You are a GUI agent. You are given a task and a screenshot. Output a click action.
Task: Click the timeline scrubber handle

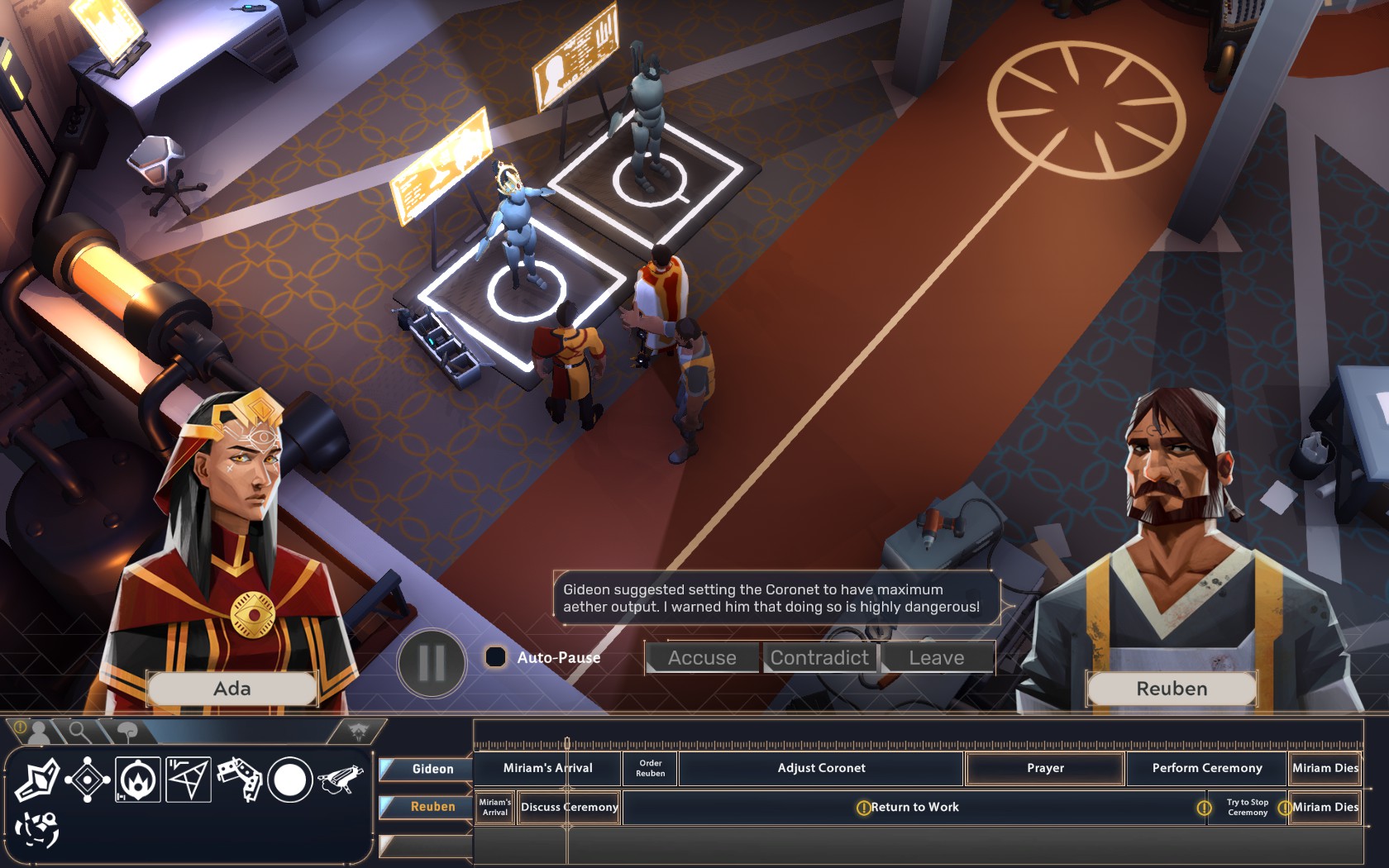(569, 743)
